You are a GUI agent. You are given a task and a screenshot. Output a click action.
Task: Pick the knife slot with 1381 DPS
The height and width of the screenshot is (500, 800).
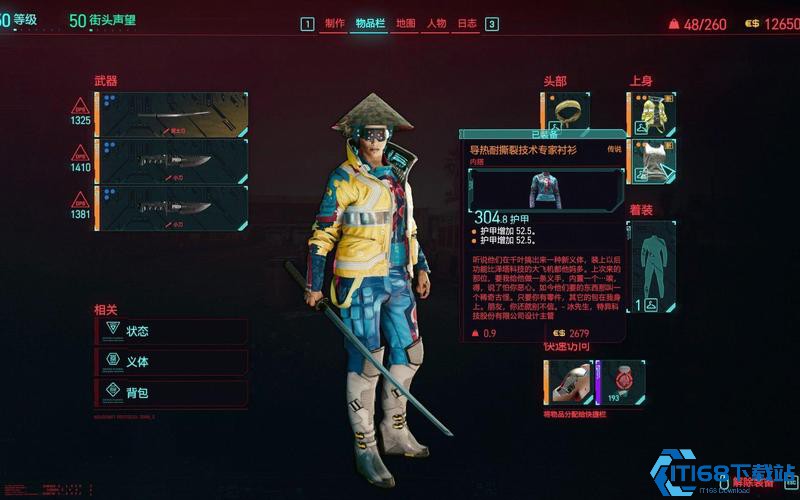(173, 207)
